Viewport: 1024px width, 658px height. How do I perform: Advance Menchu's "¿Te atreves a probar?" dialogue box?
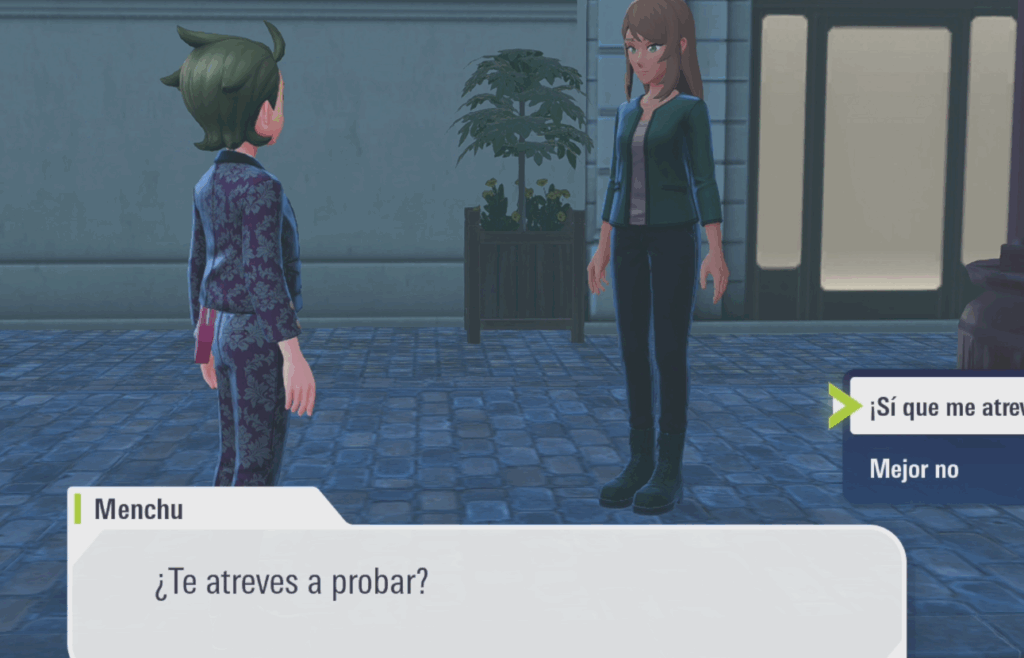(x=487, y=587)
